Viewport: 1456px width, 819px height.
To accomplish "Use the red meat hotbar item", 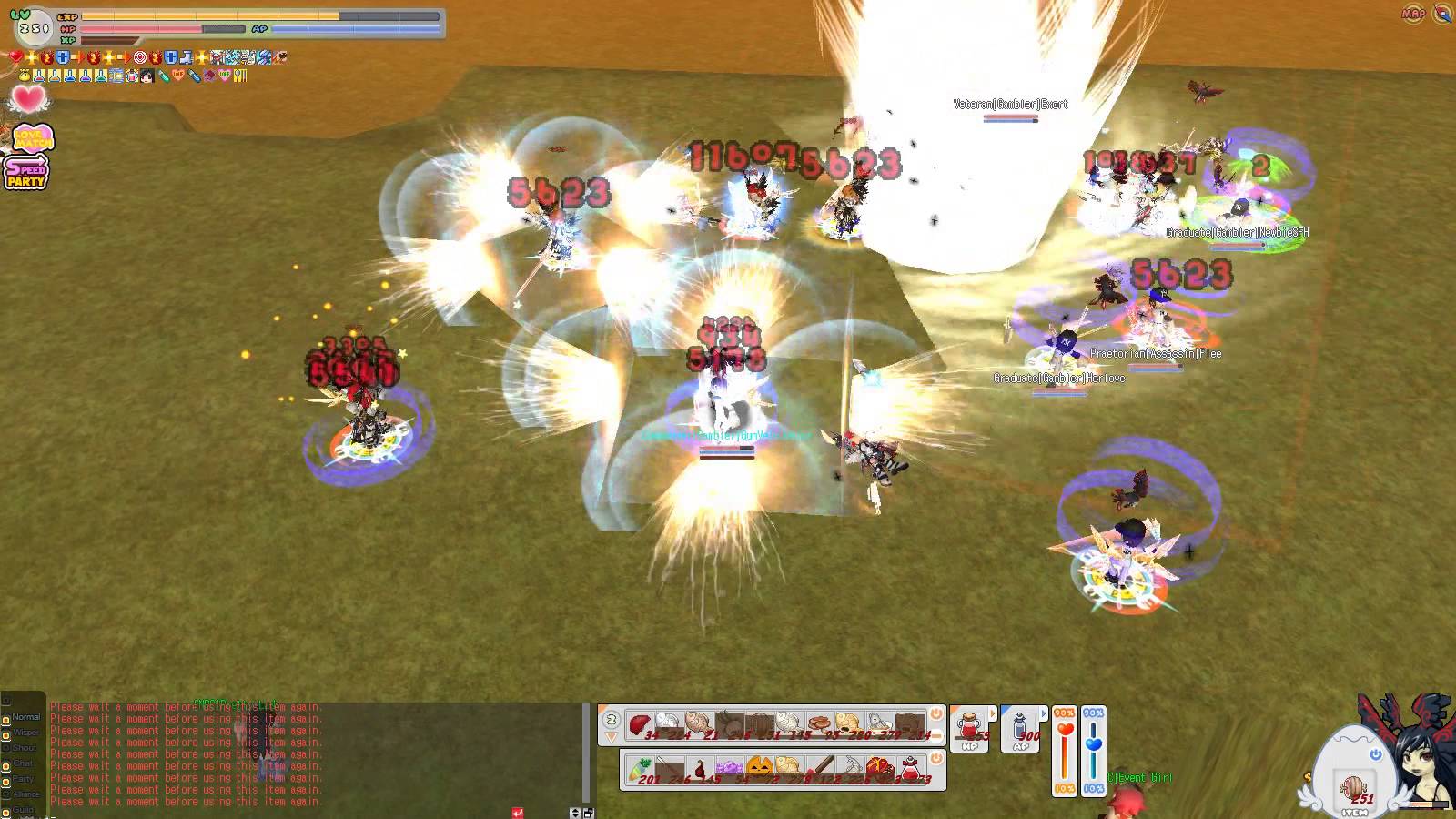I will (640, 724).
